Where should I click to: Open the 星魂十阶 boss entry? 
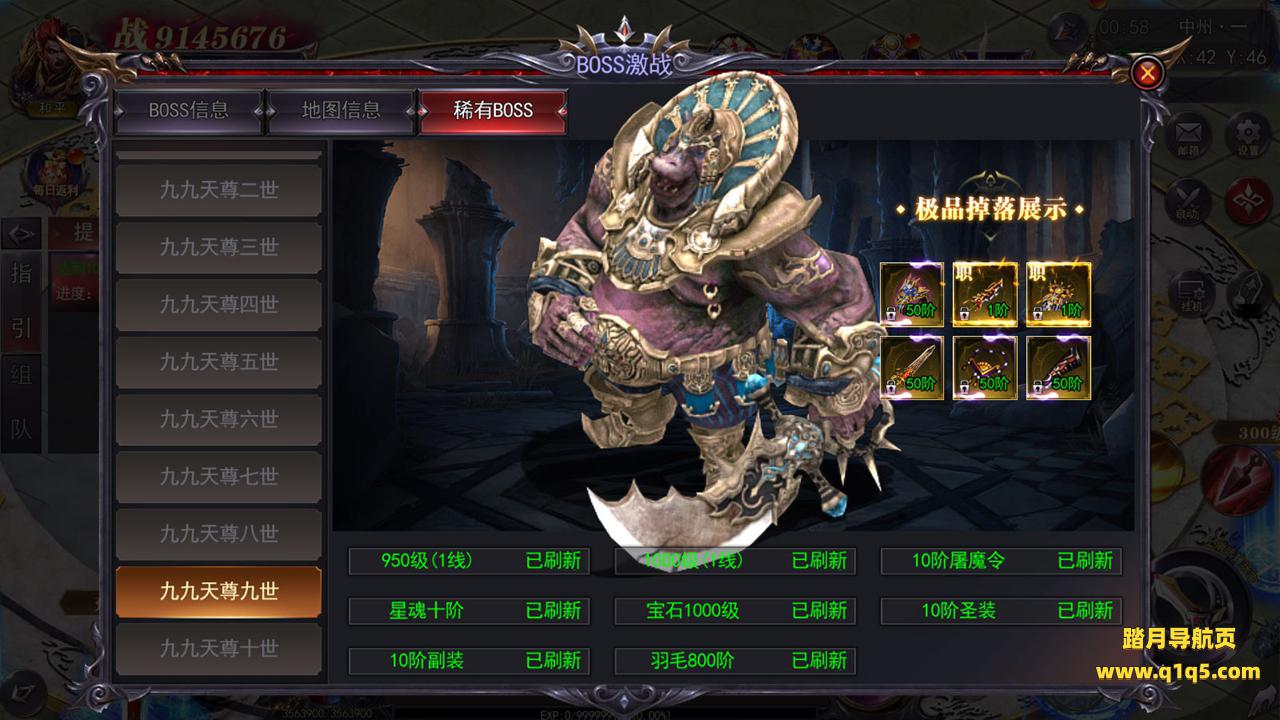click(x=469, y=610)
